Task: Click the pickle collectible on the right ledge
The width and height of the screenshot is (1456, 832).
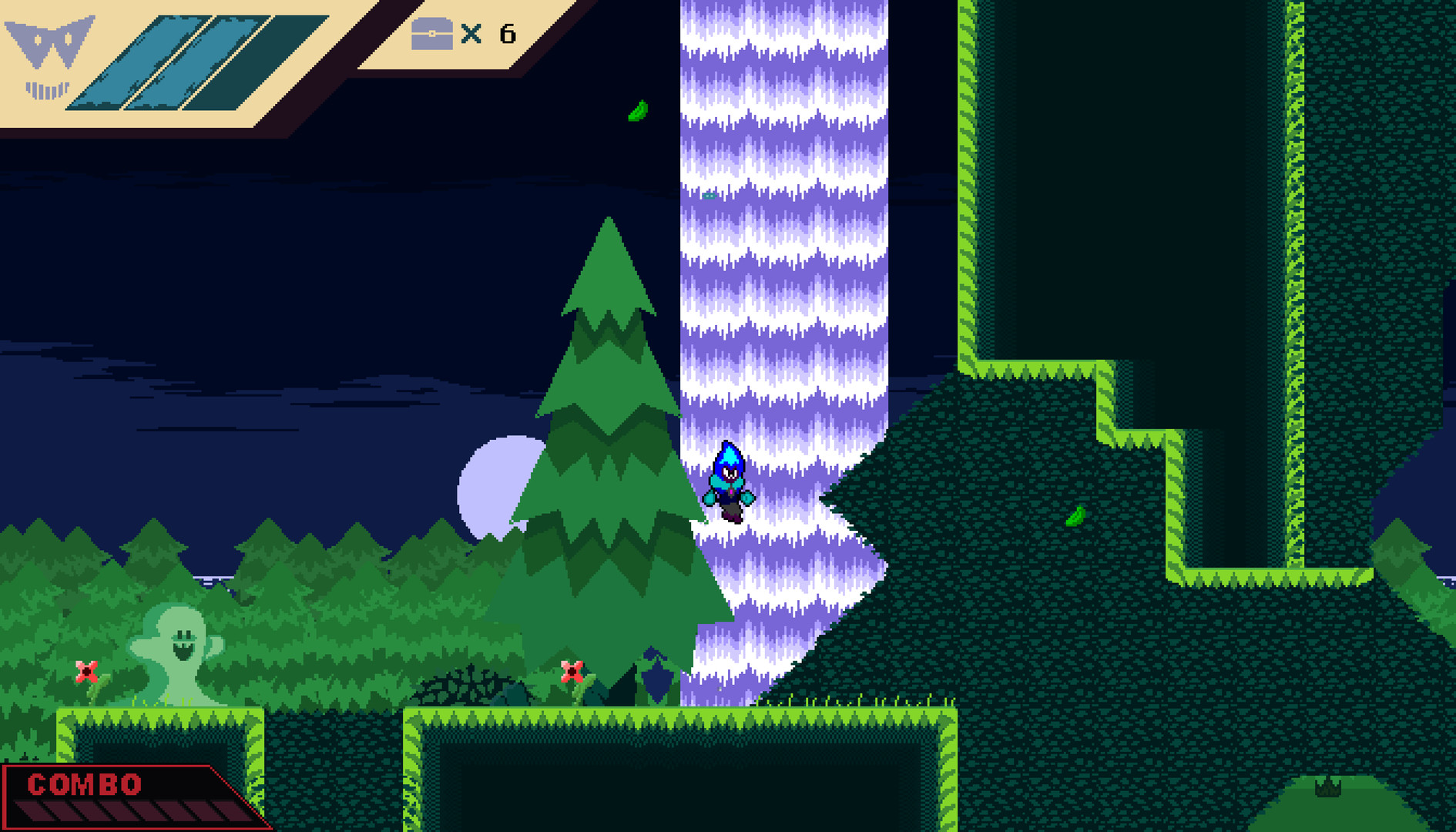Action: (x=1075, y=518)
